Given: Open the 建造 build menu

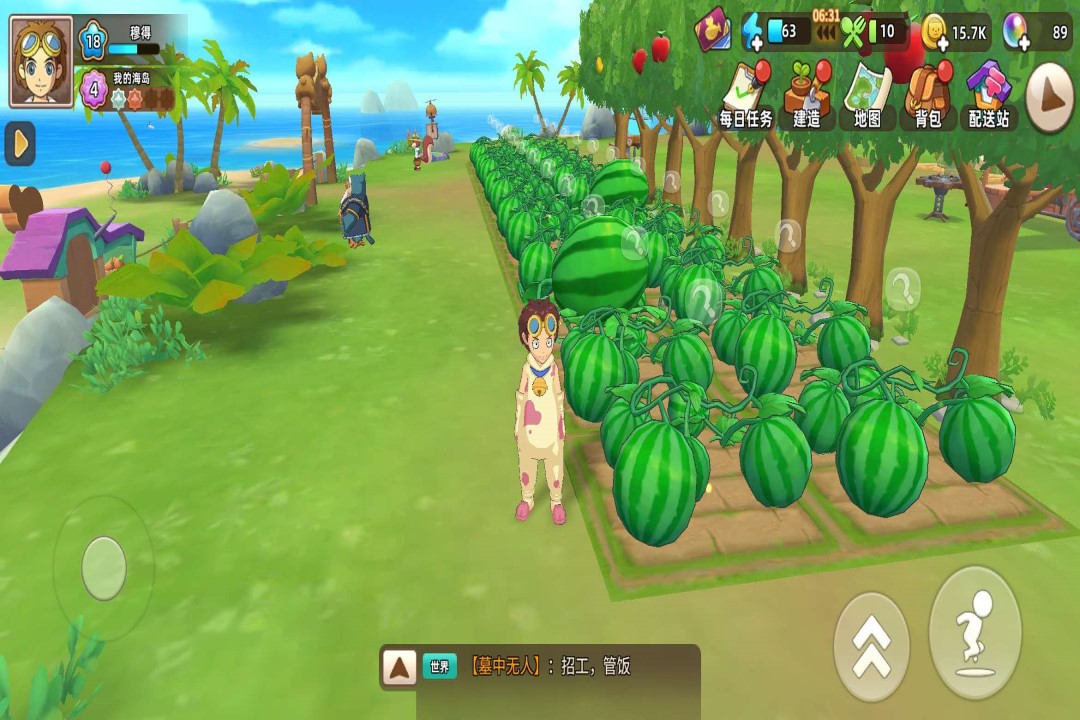Looking at the screenshot, I should click(806, 95).
